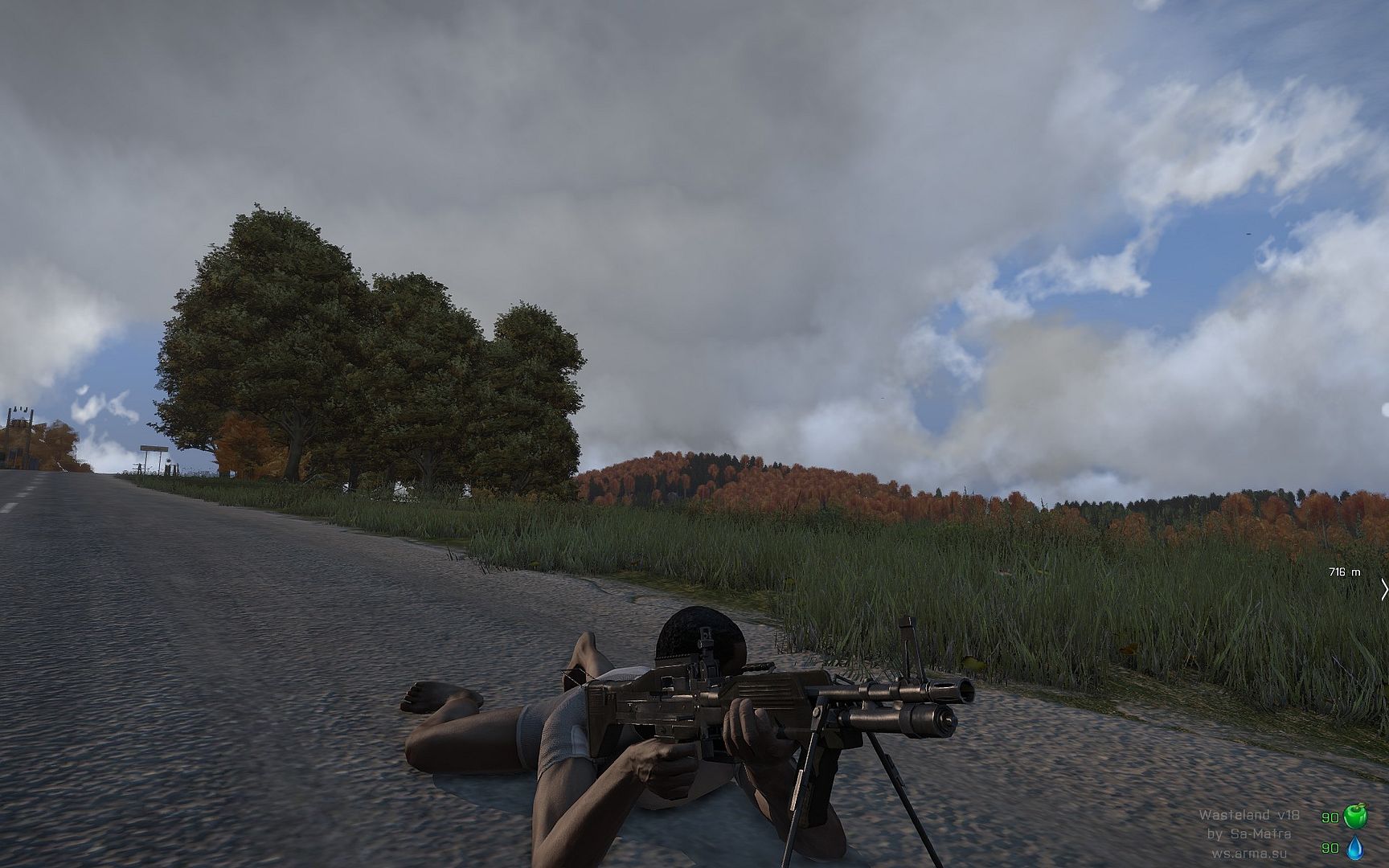Click the blue water drop thirst icon
Screen dimensions: 1389x868
point(1355,848)
